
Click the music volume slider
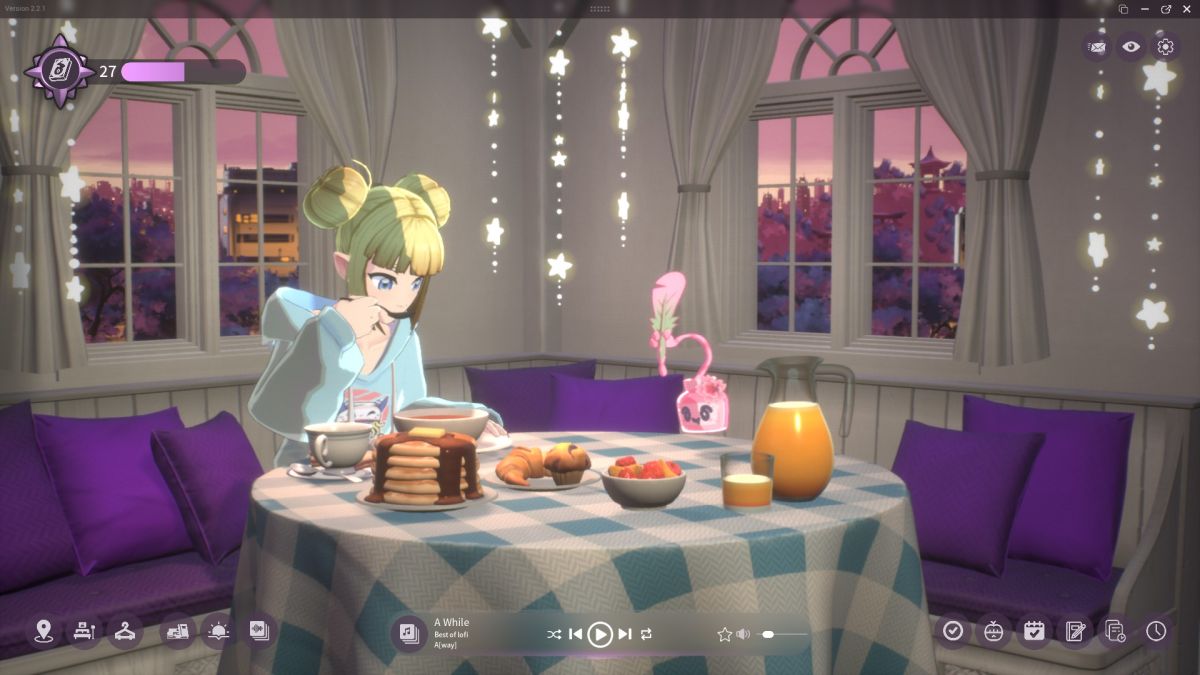pyautogui.click(x=785, y=634)
